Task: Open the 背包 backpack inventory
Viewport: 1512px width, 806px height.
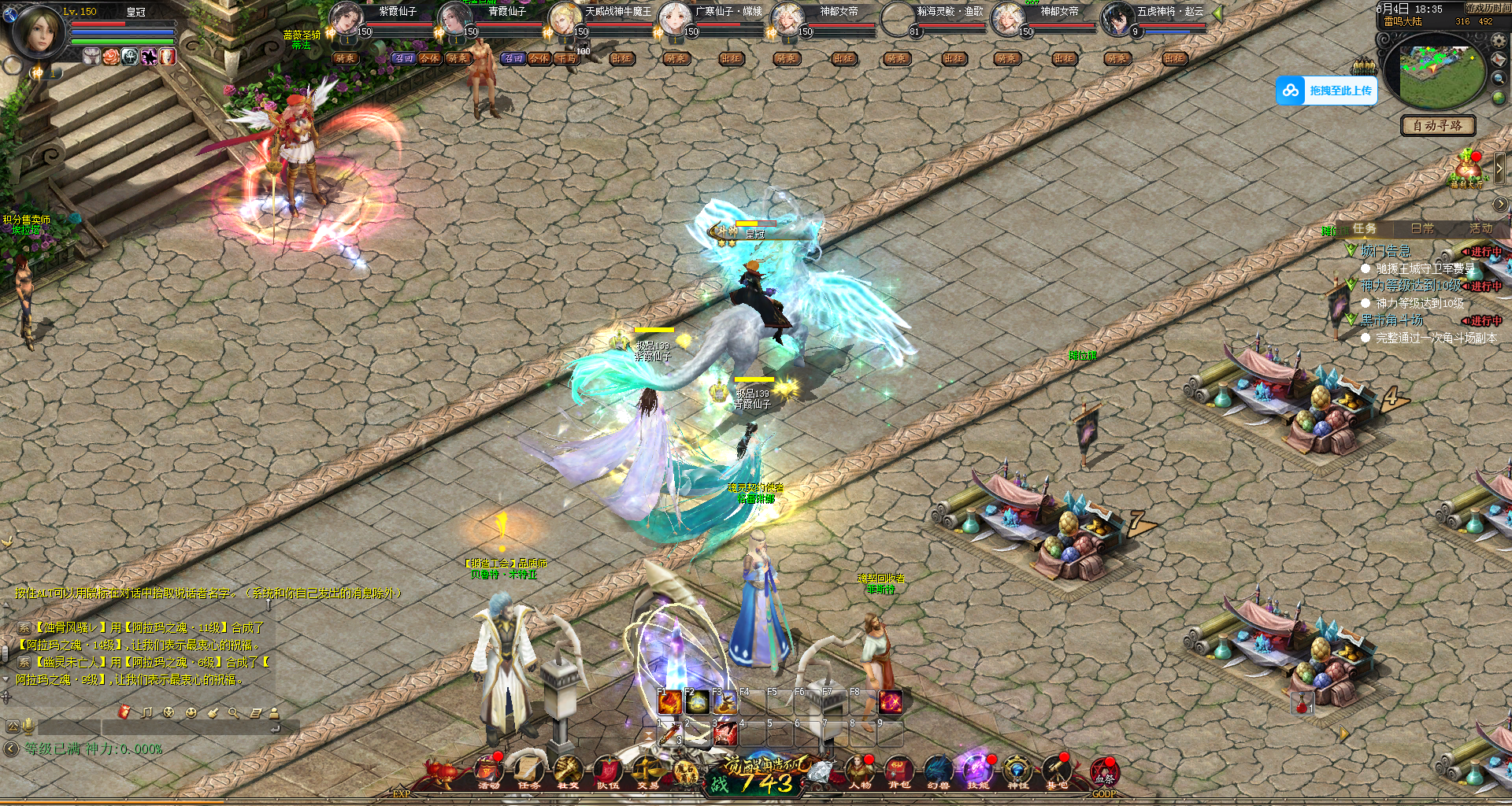Action: pos(899,771)
